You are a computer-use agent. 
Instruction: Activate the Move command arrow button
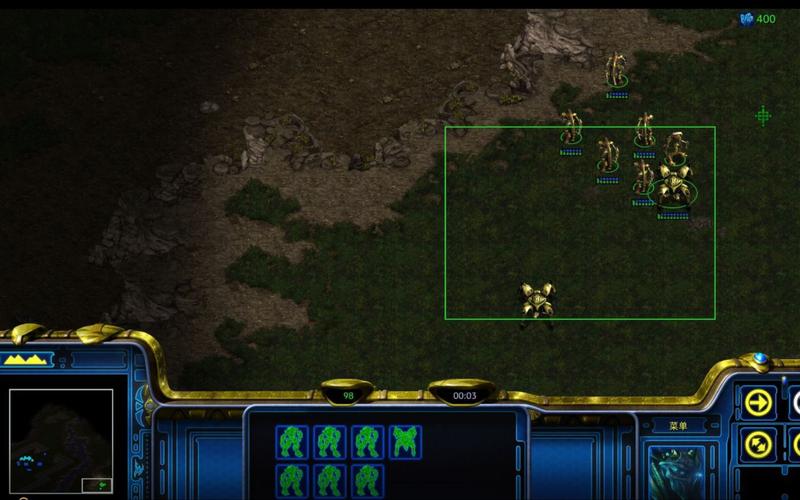pyautogui.click(x=757, y=402)
